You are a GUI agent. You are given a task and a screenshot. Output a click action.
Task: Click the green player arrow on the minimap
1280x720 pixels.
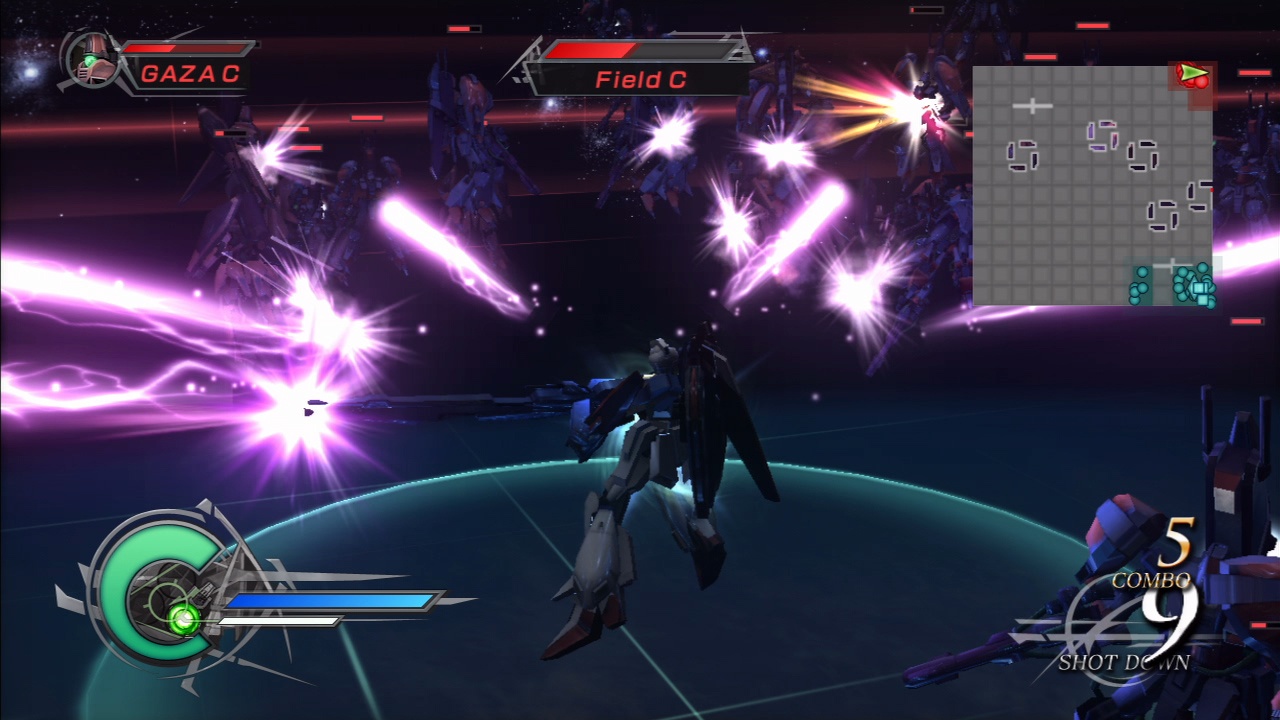pyautogui.click(x=1190, y=71)
